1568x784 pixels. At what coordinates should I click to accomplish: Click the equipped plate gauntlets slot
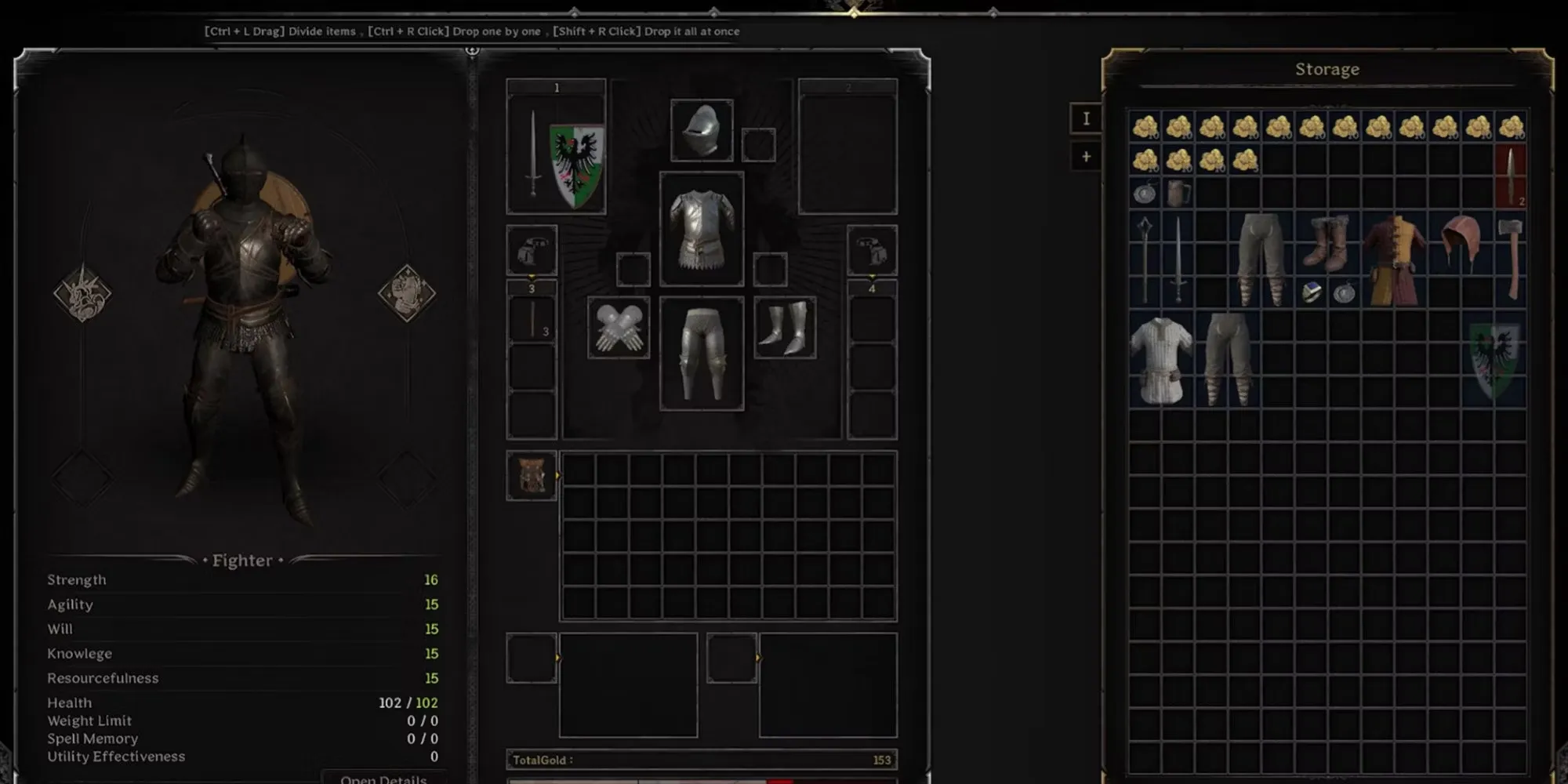pos(619,328)
